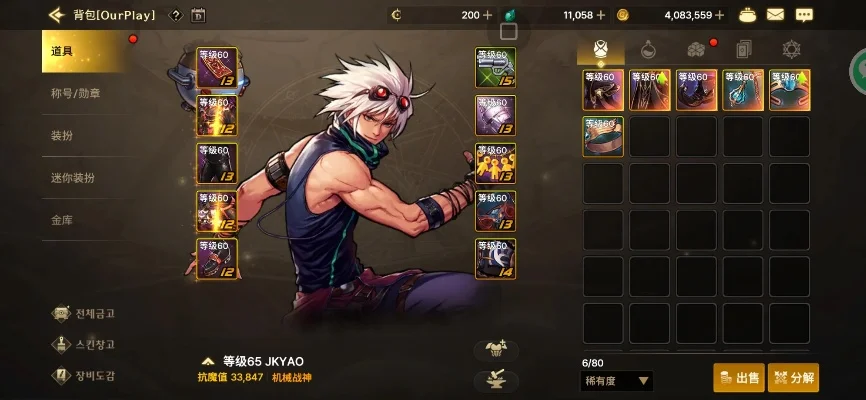Open the 稀有度 sort dropdown

pyautogui.click(x=617, y=380)
